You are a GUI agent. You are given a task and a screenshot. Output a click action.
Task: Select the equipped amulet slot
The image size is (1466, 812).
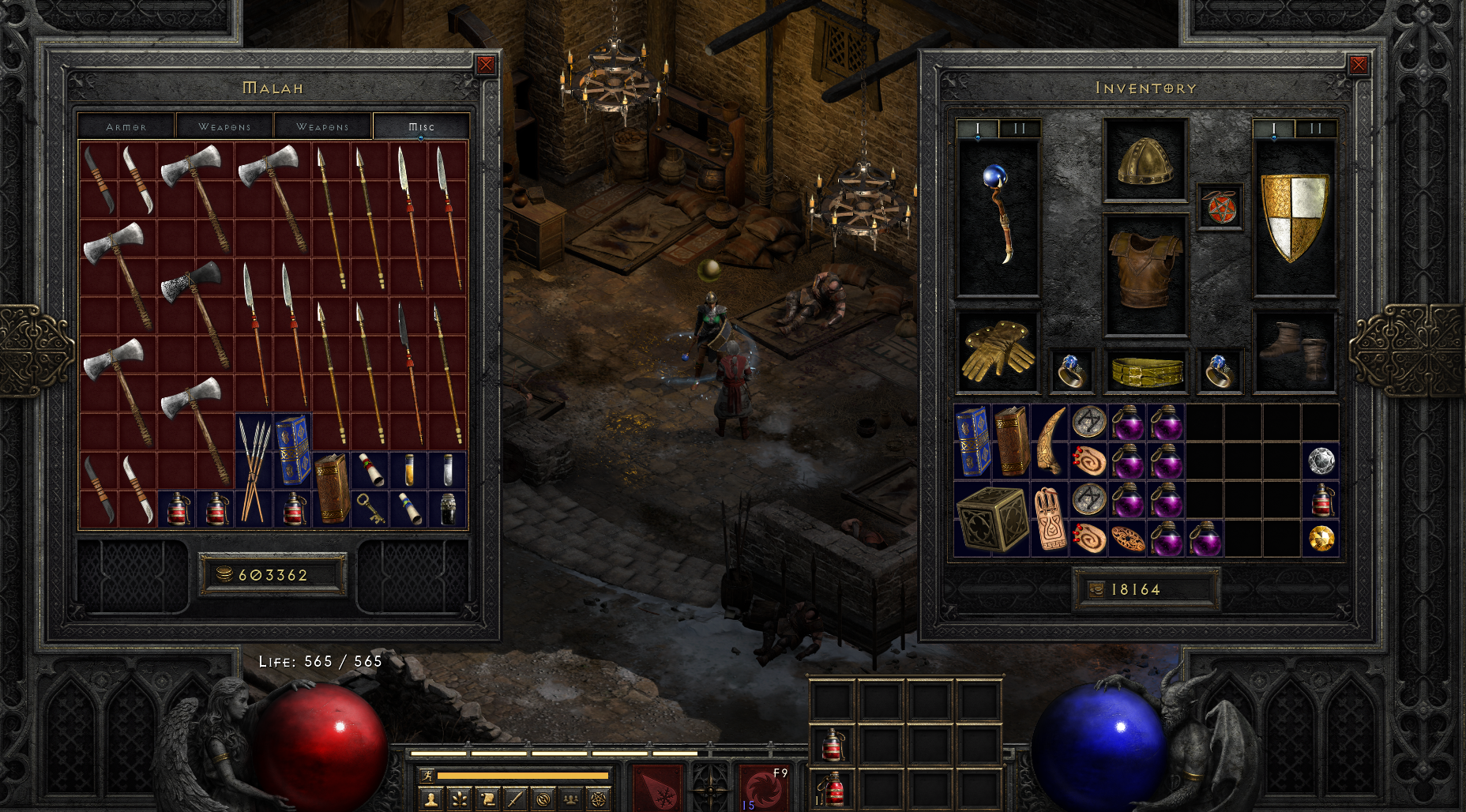click(1220, 208)
